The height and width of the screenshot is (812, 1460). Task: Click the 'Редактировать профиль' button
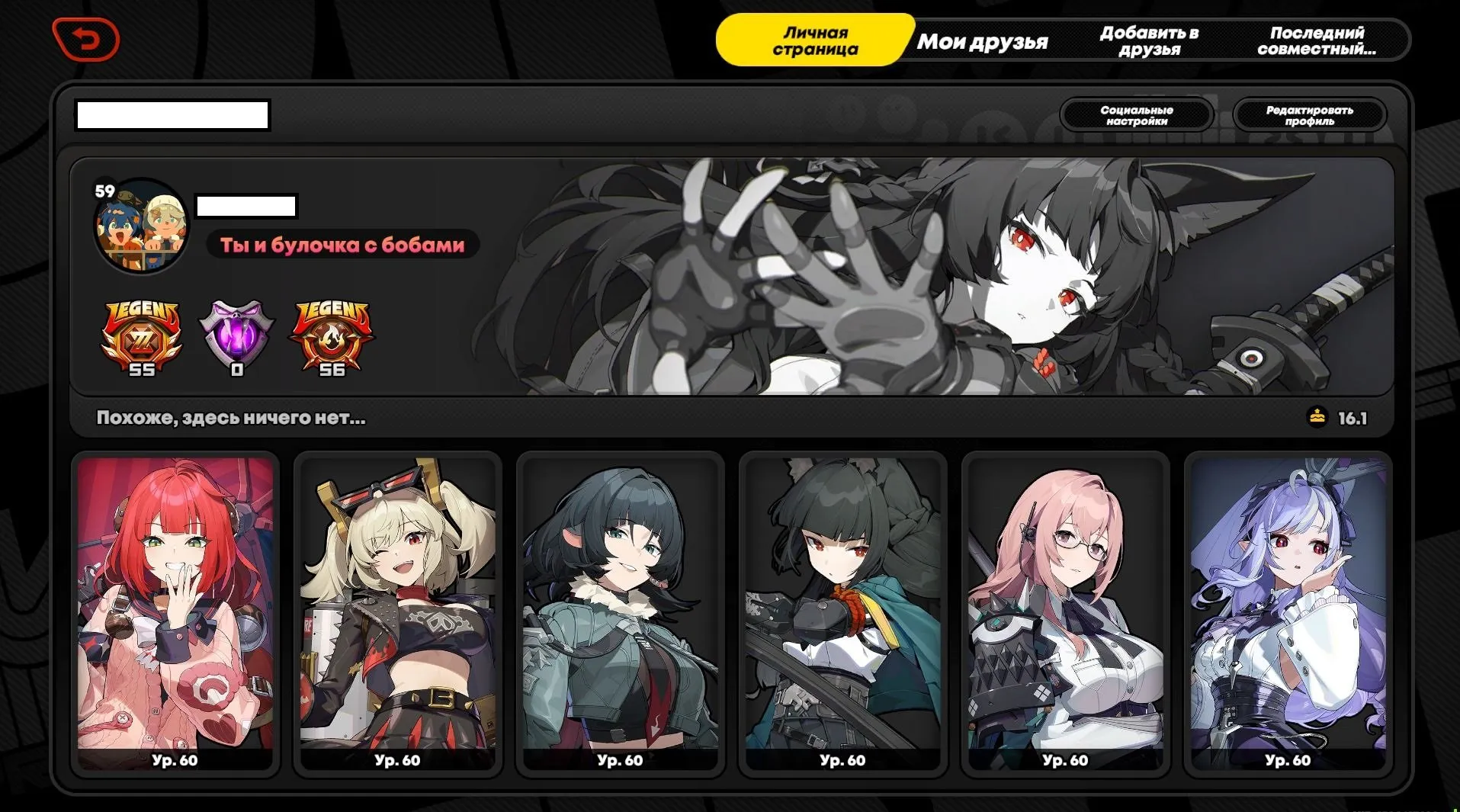1311,115
